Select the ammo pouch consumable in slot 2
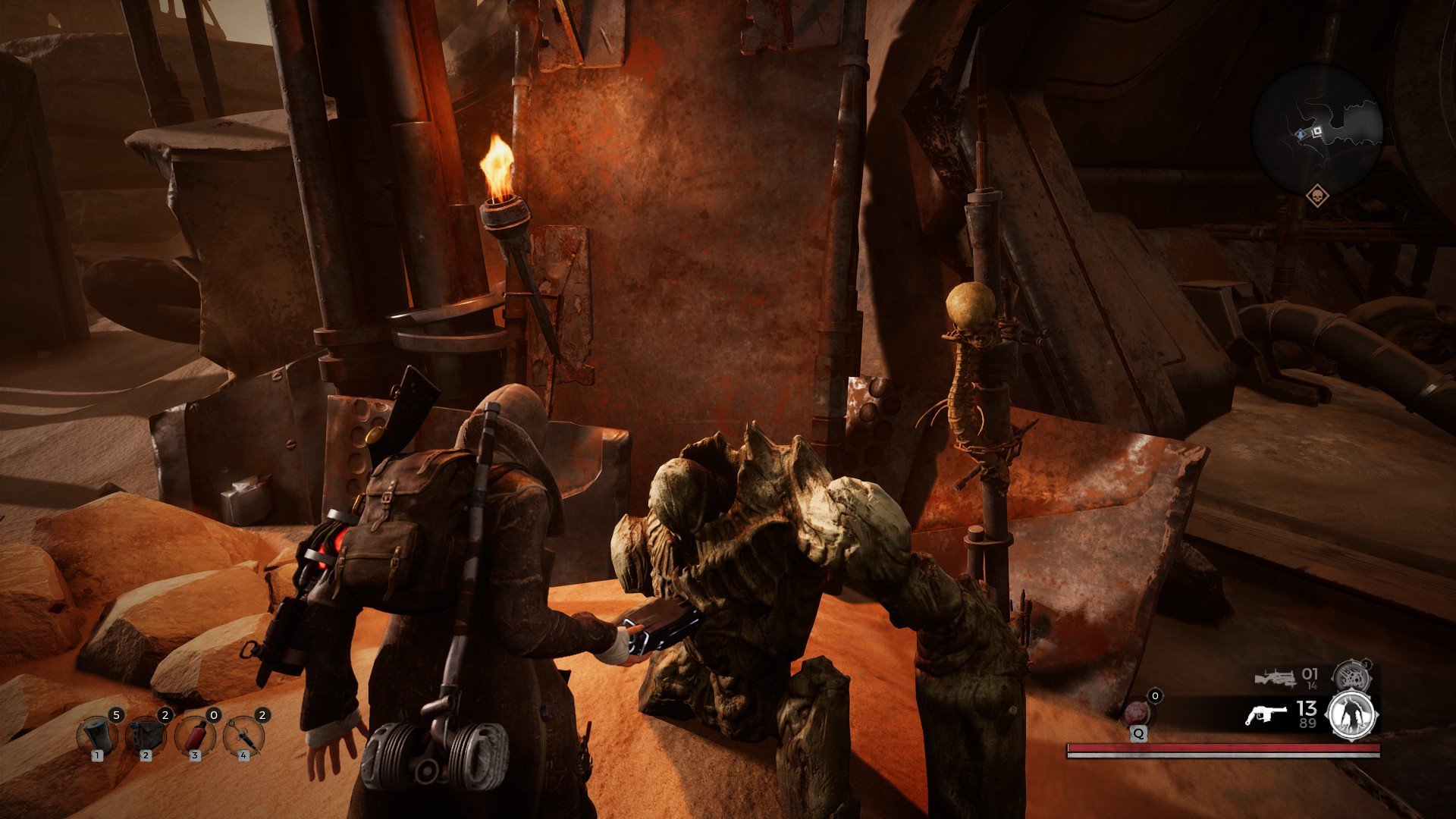Image resolution: width=1456 pixels, height=819 pixels. tap(146, 734)
